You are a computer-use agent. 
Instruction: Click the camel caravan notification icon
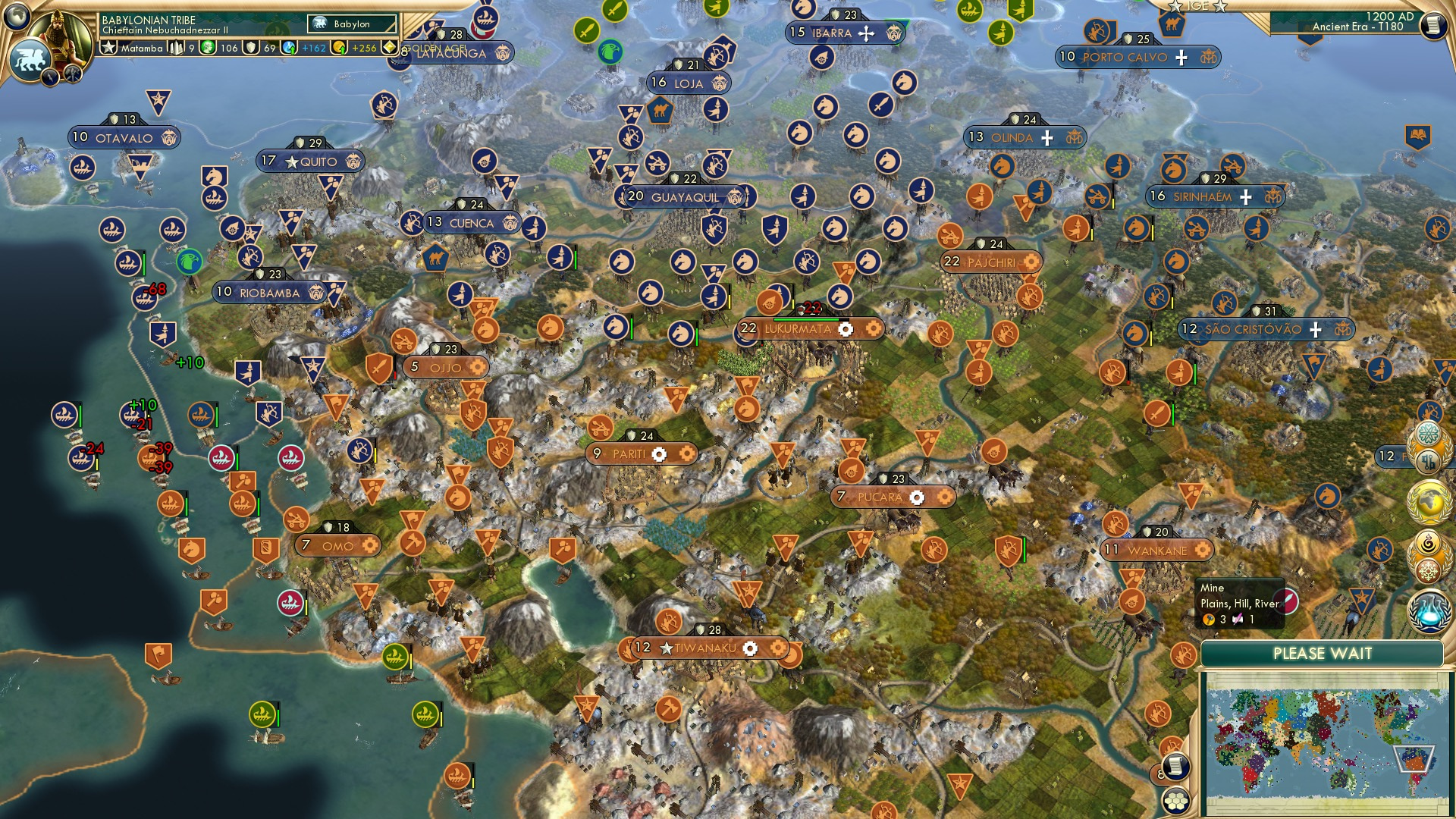click(1172, 24)
